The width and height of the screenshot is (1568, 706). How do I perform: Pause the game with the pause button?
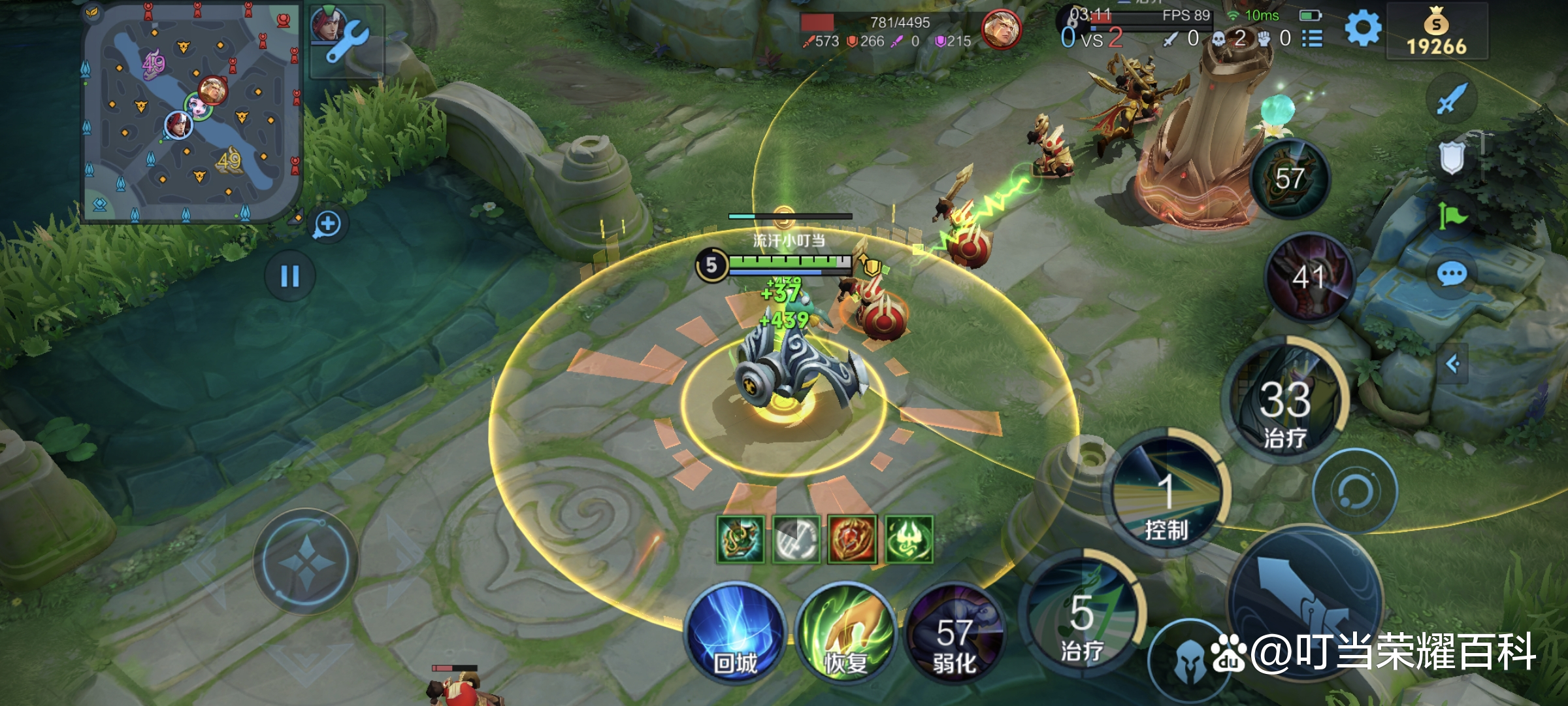coord(290,276)
